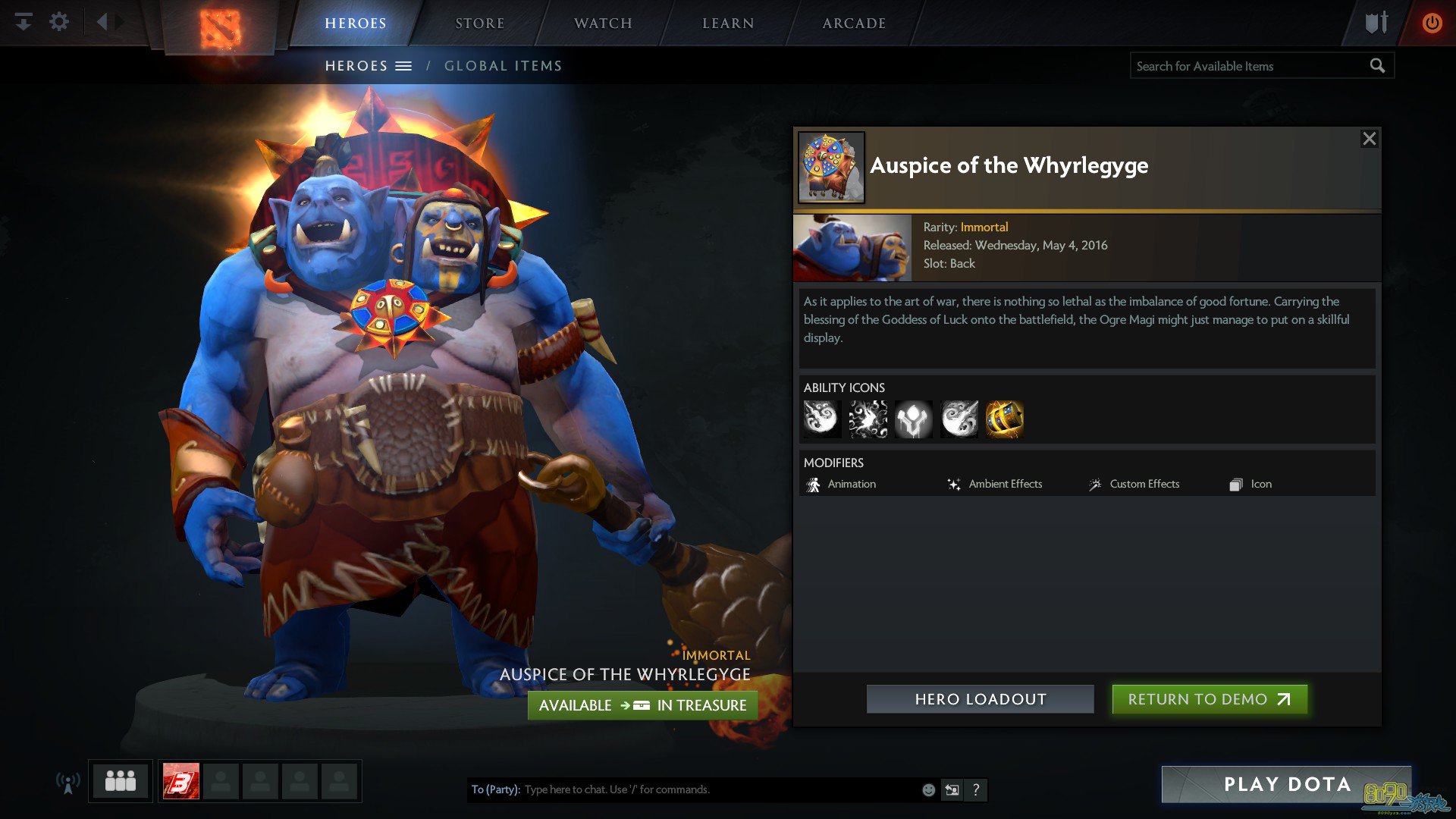Open the emoticon picker in chat
1456x819 pixels.
tap(928, 789)
